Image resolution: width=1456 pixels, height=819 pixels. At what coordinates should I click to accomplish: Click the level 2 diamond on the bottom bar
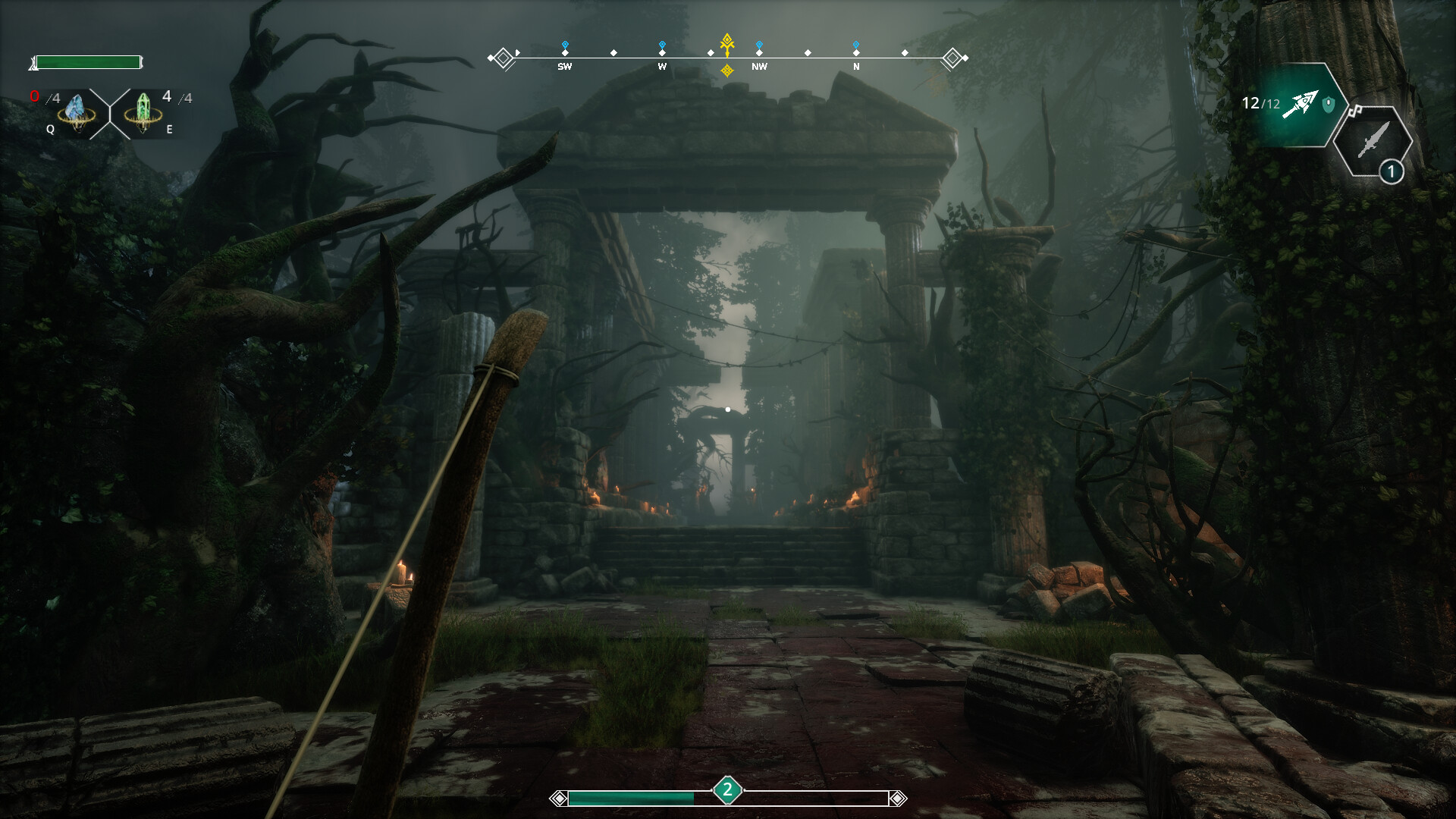click(x=727, y=789)
